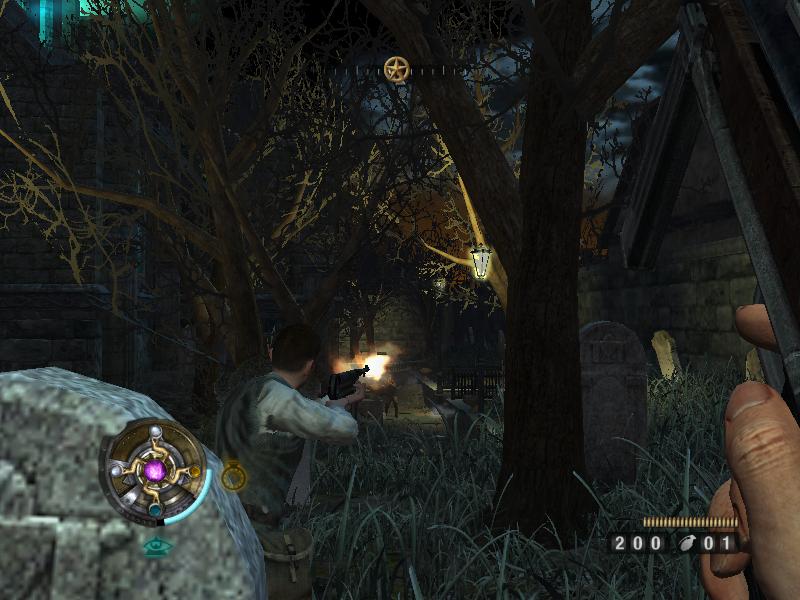800x600 pixels.
Task: Click the golden ring icon beside the medallion
Action: coord(234,477)
